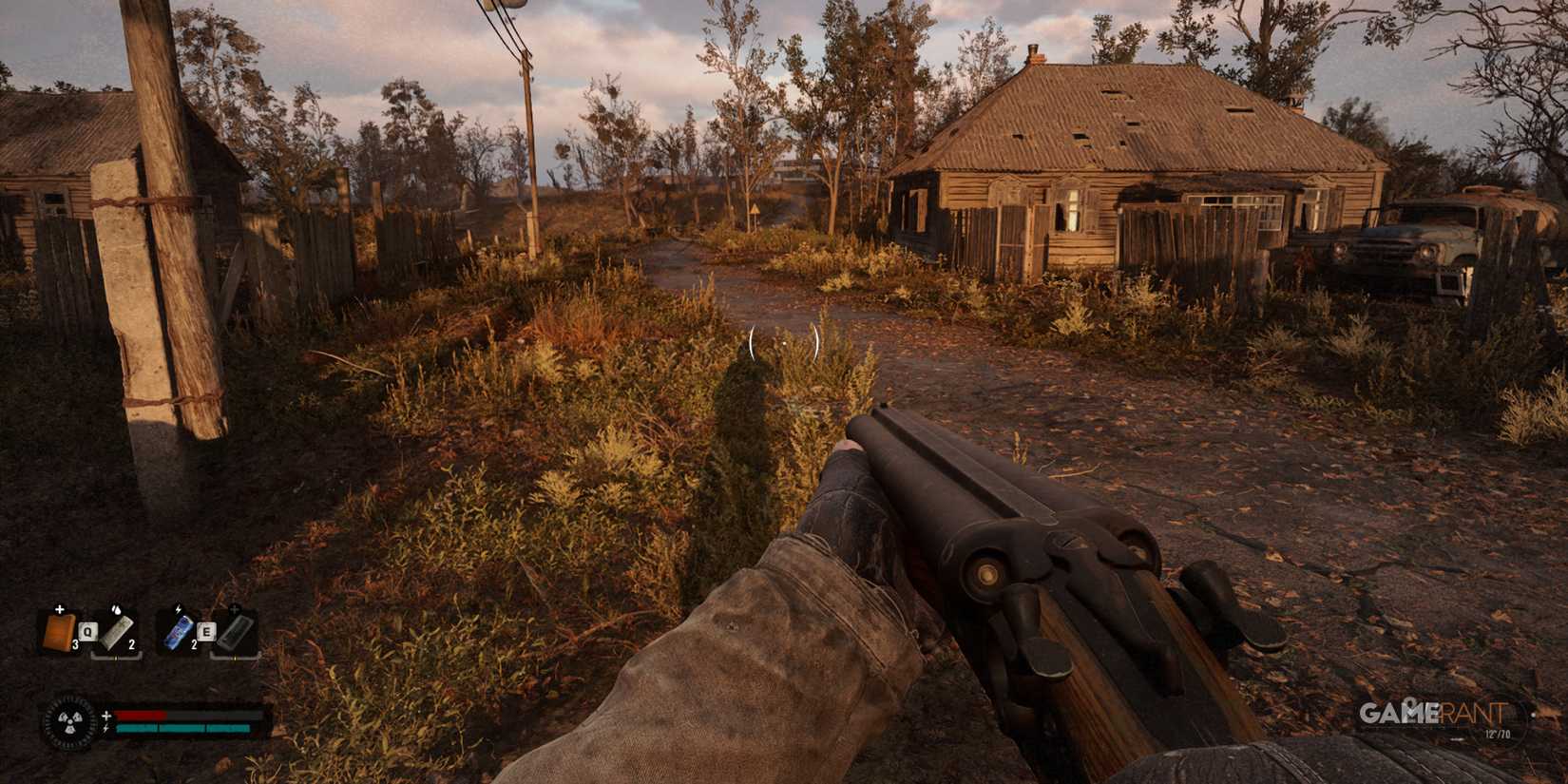The width and height of the screenshot is (1568, 784).
Task: Toggle the lightning buff indicator on the drink slot
Action: click(x=179, y=609)
